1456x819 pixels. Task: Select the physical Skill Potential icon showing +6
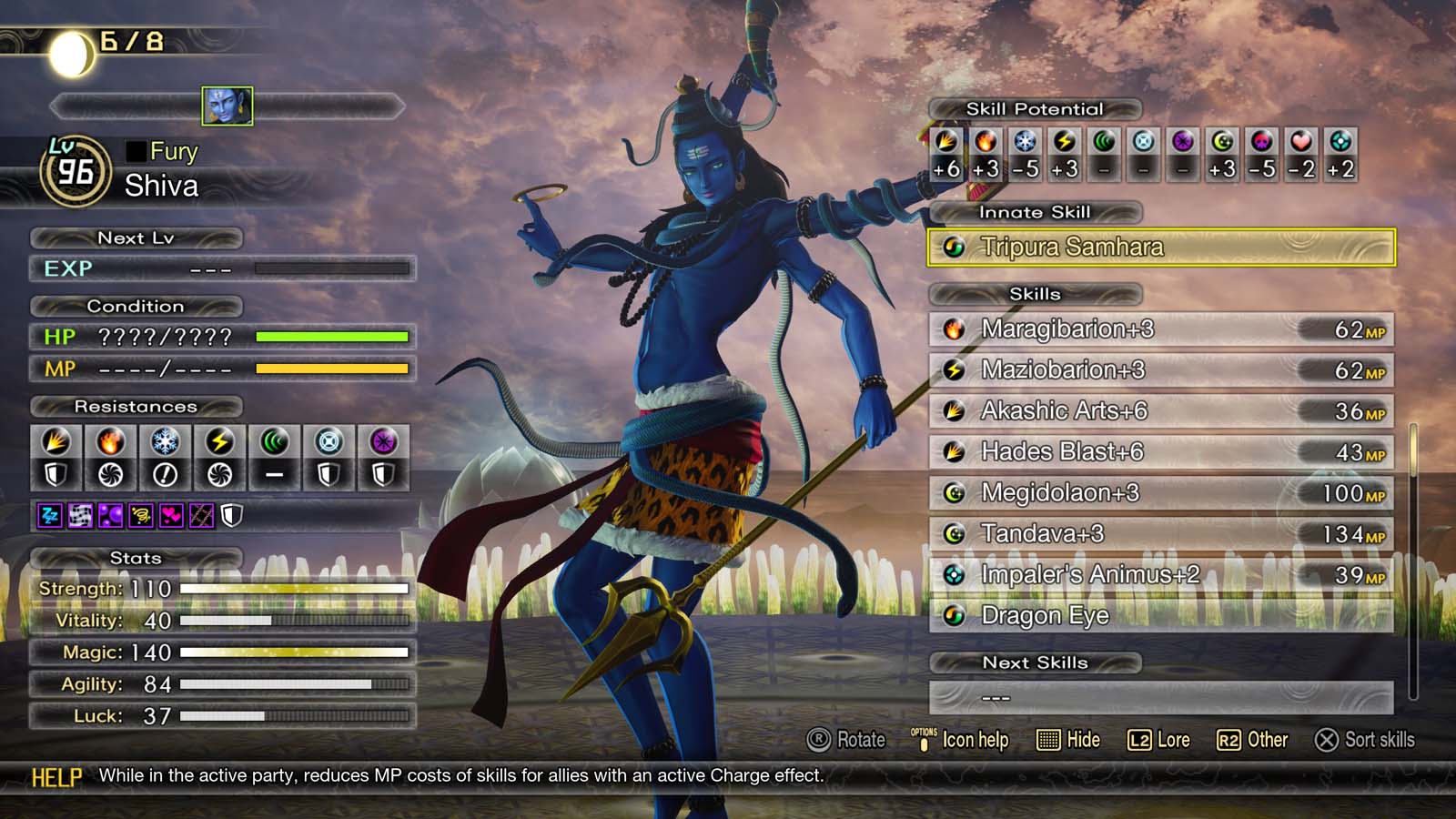tap(946, 146)
